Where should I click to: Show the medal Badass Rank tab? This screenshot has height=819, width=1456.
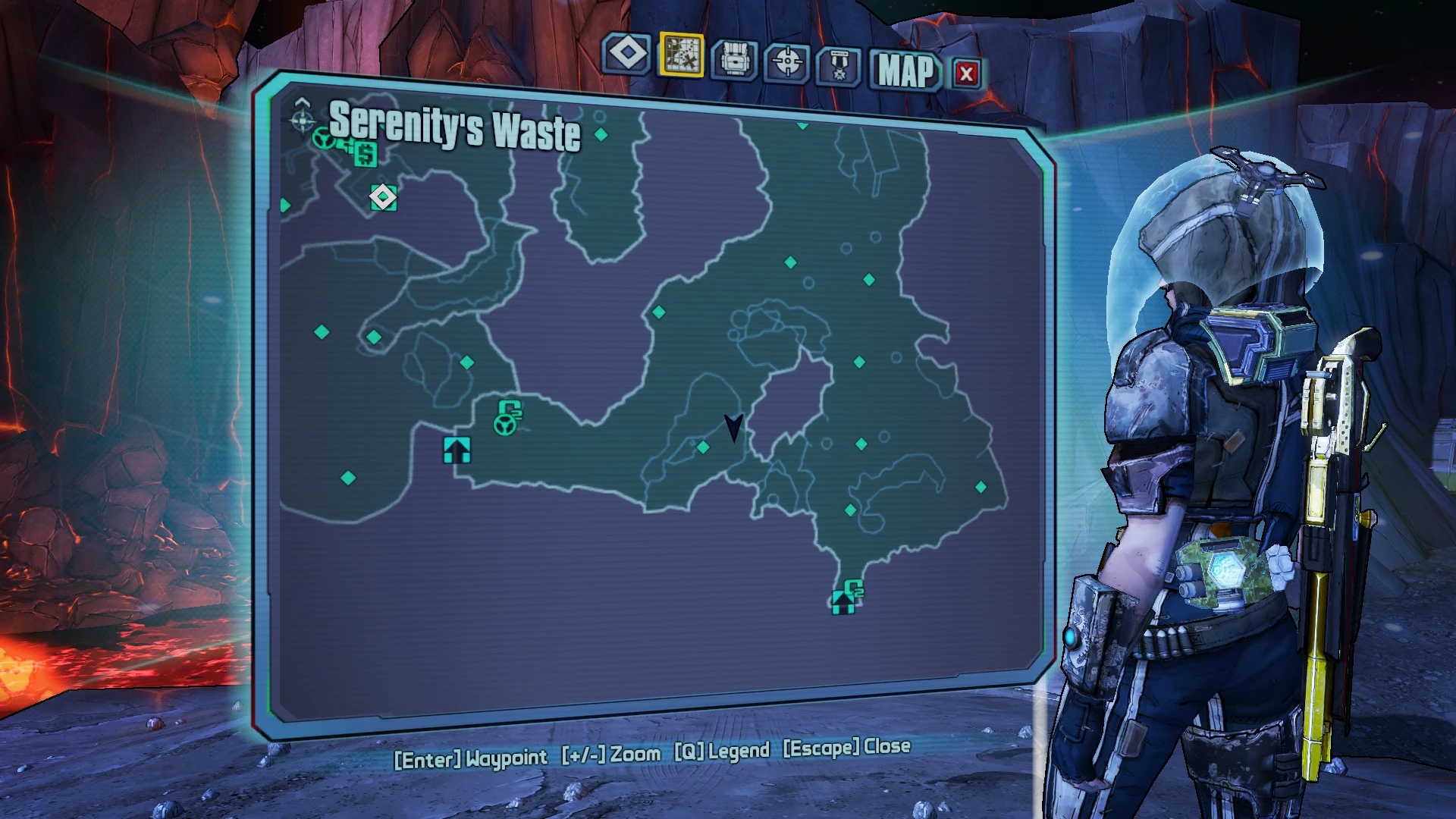point(839,67)
